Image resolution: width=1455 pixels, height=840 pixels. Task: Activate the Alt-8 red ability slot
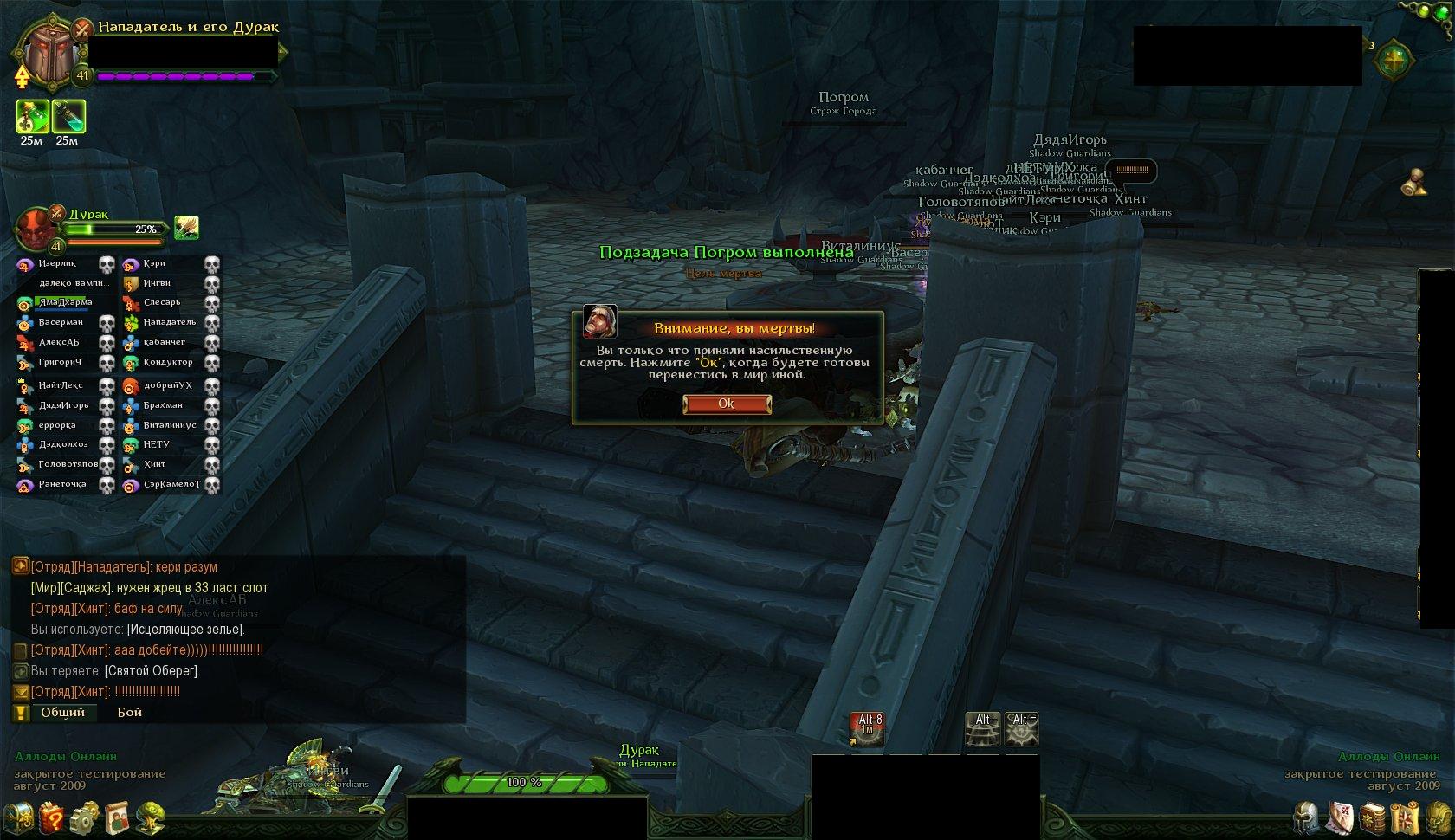867,729
